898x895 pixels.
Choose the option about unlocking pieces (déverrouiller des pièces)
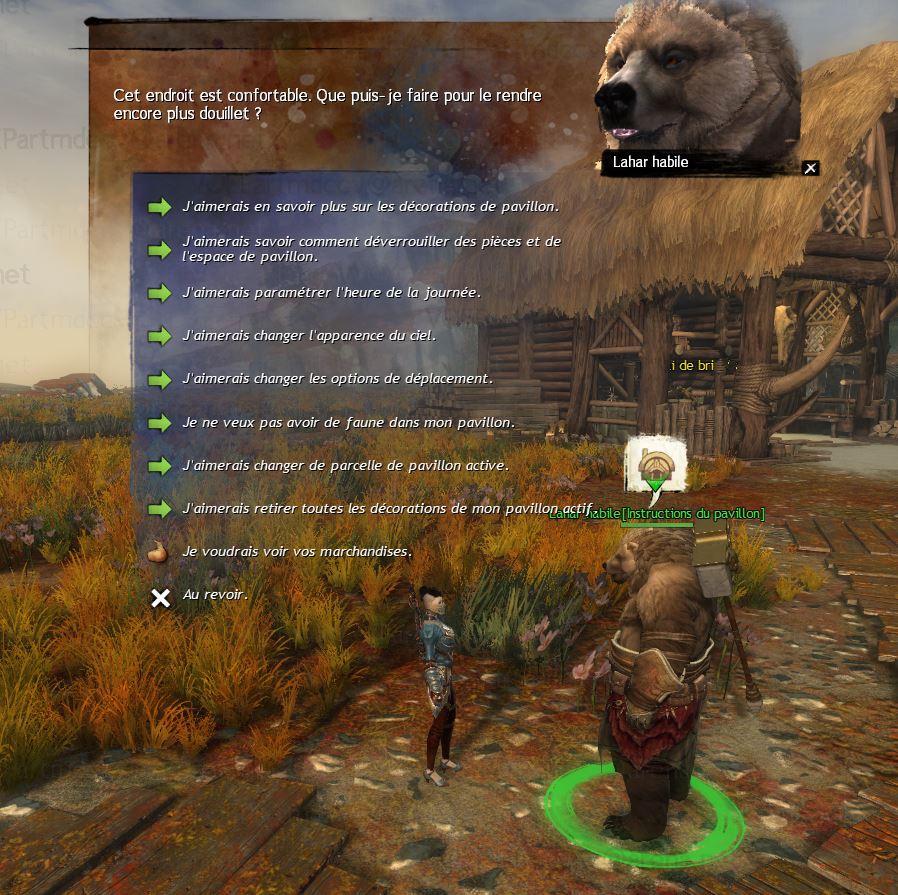tap(371, 249)
